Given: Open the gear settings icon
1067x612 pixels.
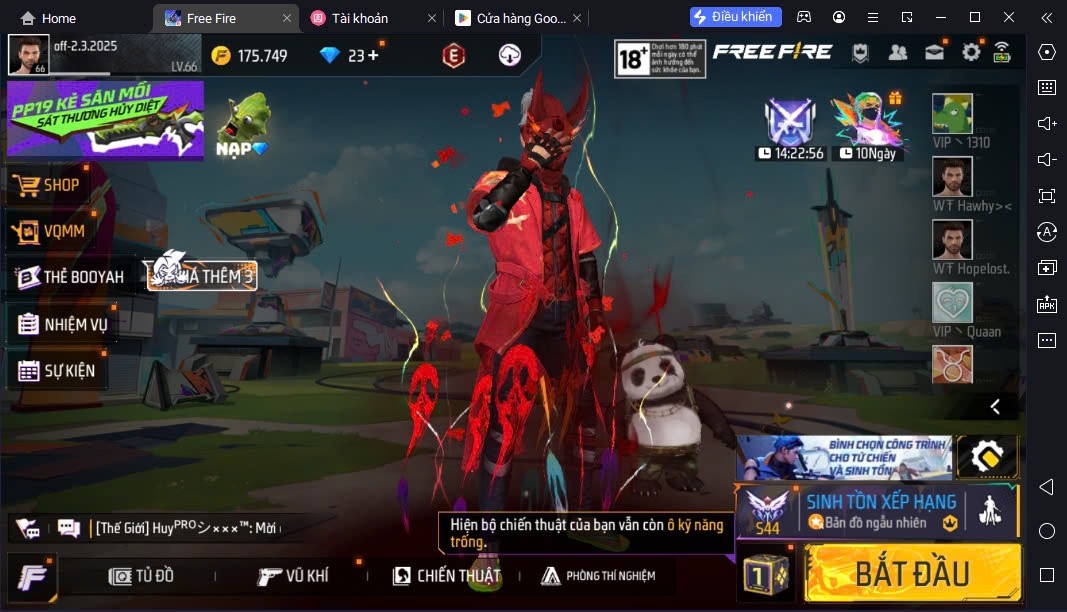Looking at the screenshot, I should pyautogui.click(x=970, y=53).
